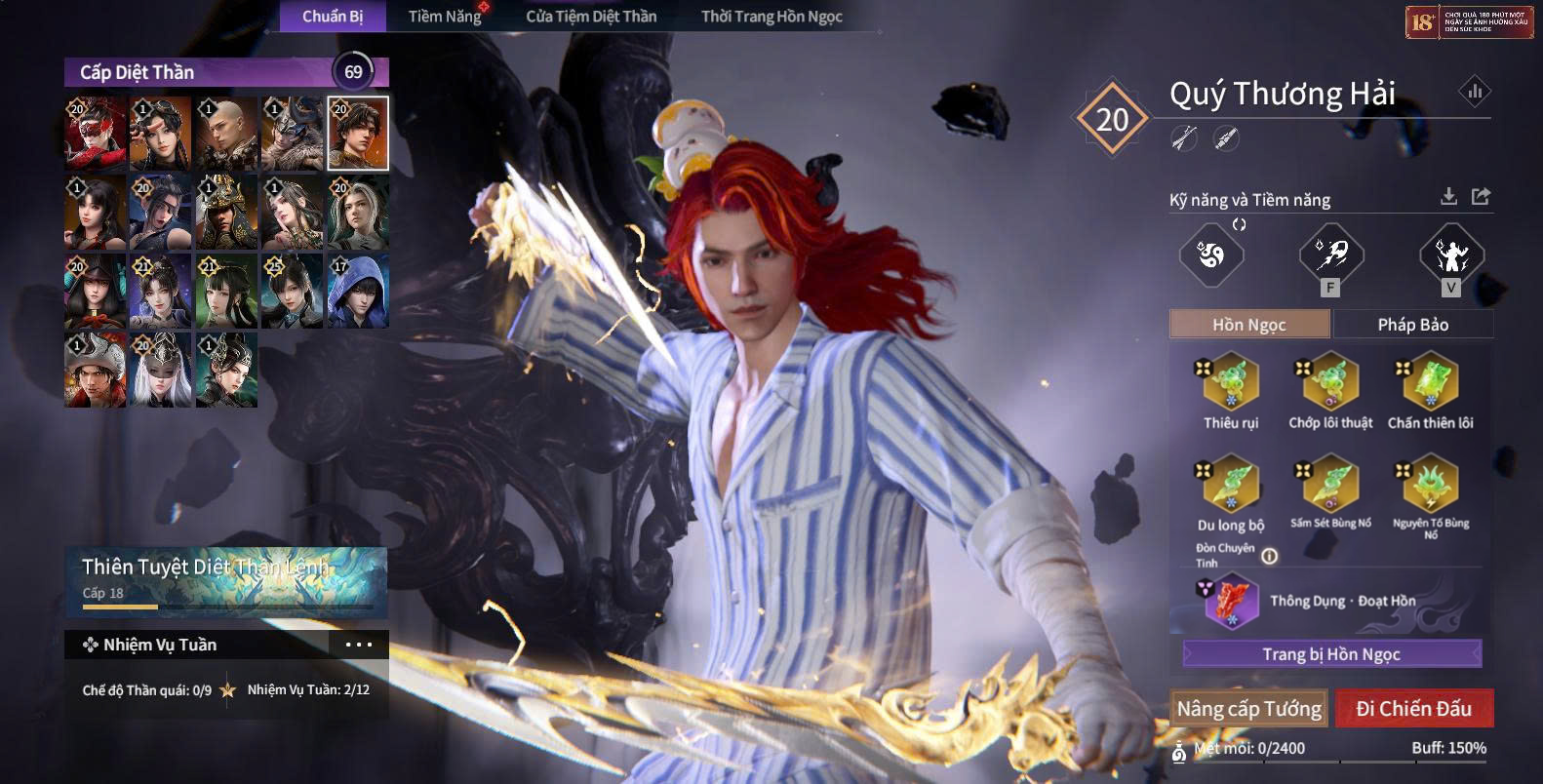Open the Thông Dụng Đoạt Hồn jade

[x=1233, y=601]
